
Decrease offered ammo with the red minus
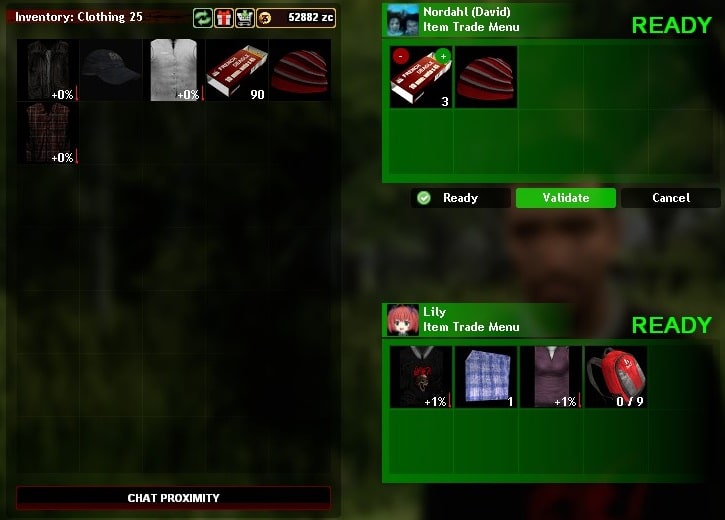click(x=400, y=56)
